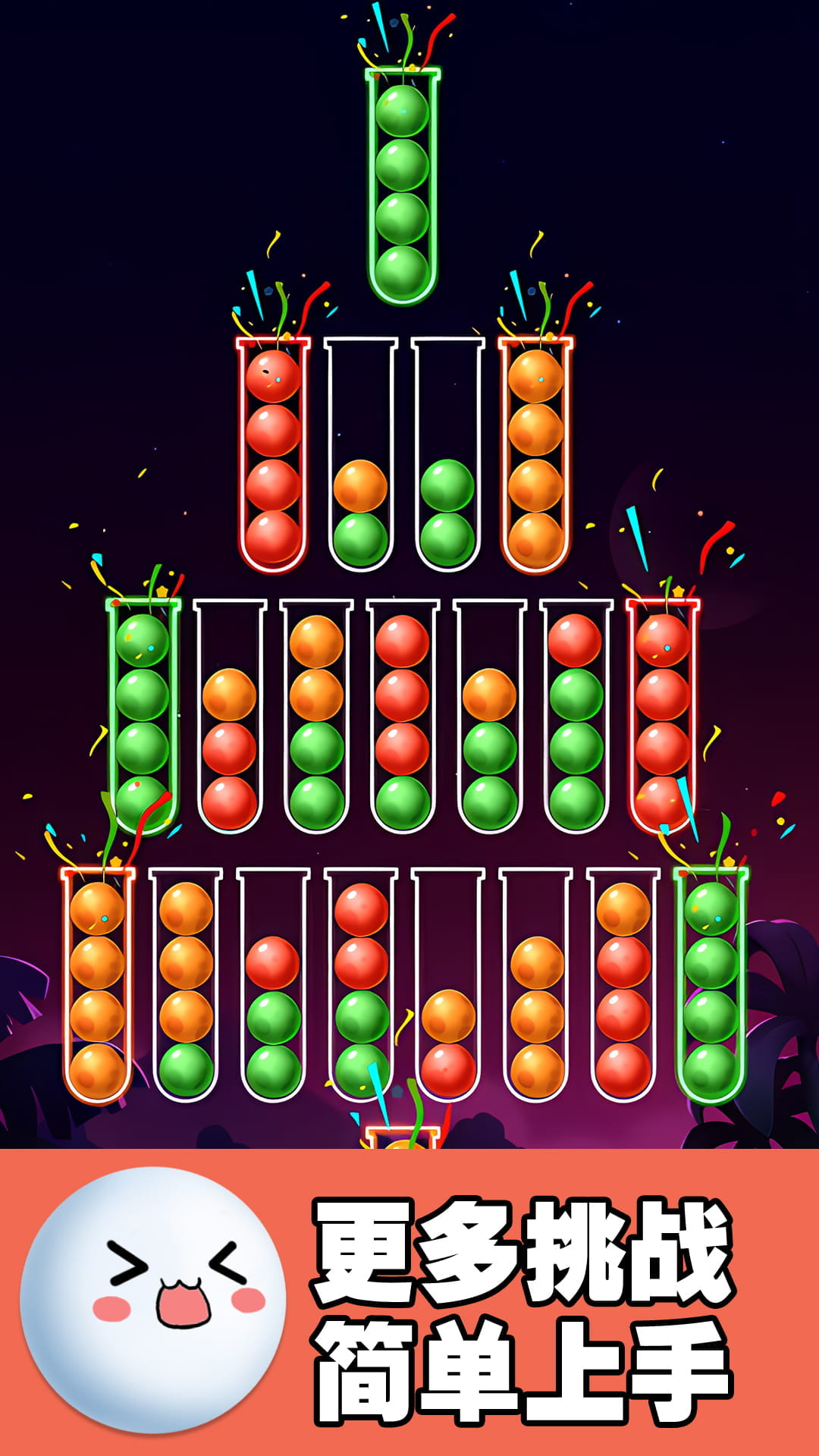Tap the tube with three reds above one green
The width and height of the screenshot is (819, 1456).
click(402, 717)
